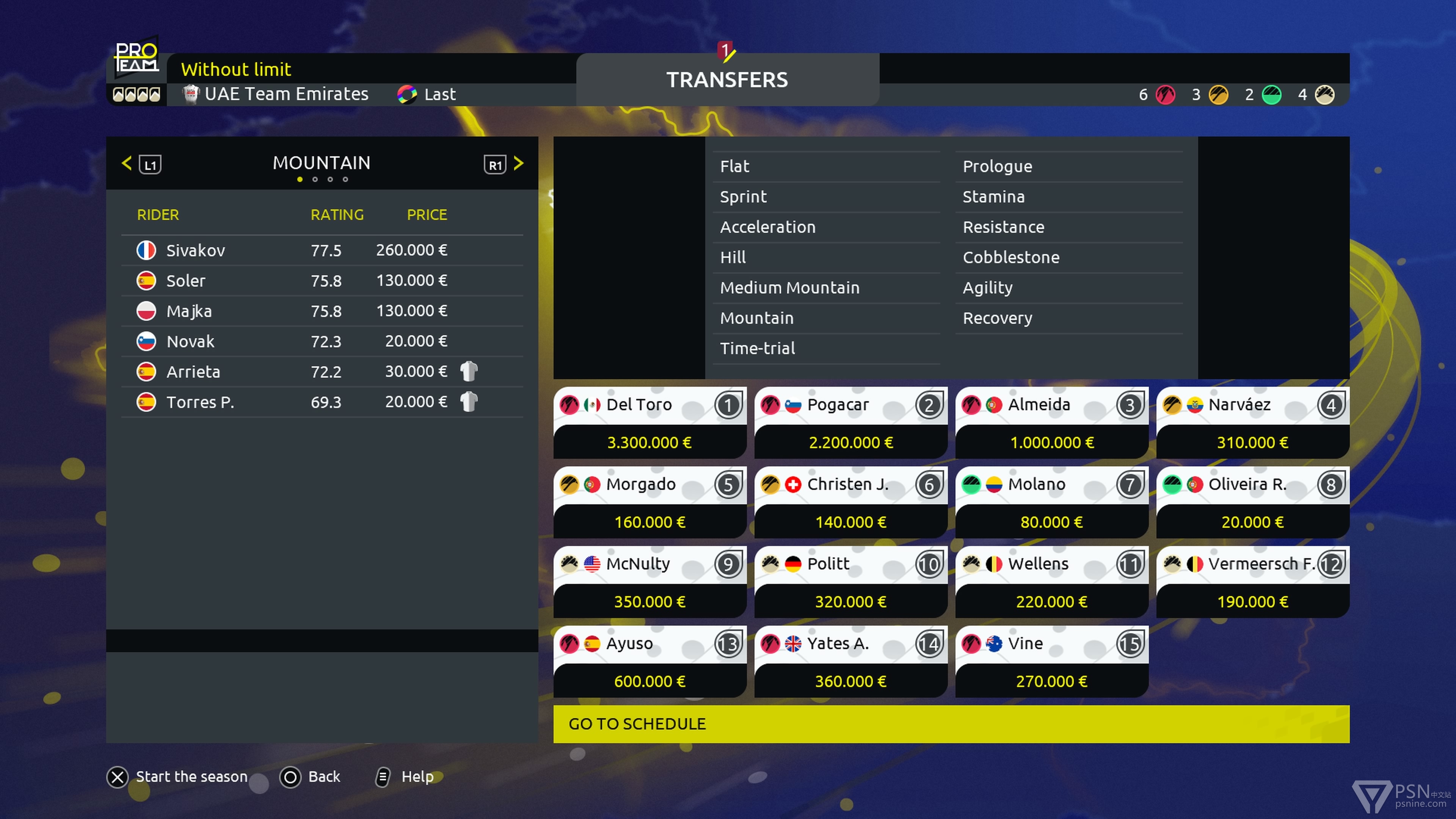Choose the Pogacar roster card
1456x819 pixels.
[850, 423]
